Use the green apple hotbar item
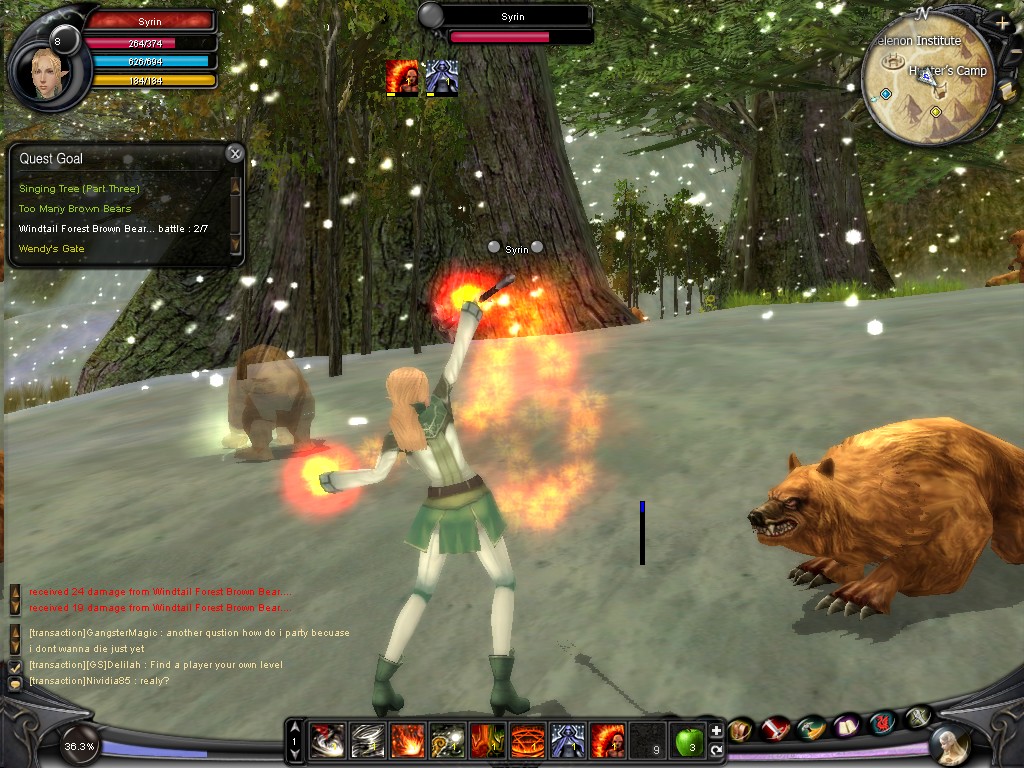The width and height of the screenshot is (1024, 768). (x=688, y=741)
